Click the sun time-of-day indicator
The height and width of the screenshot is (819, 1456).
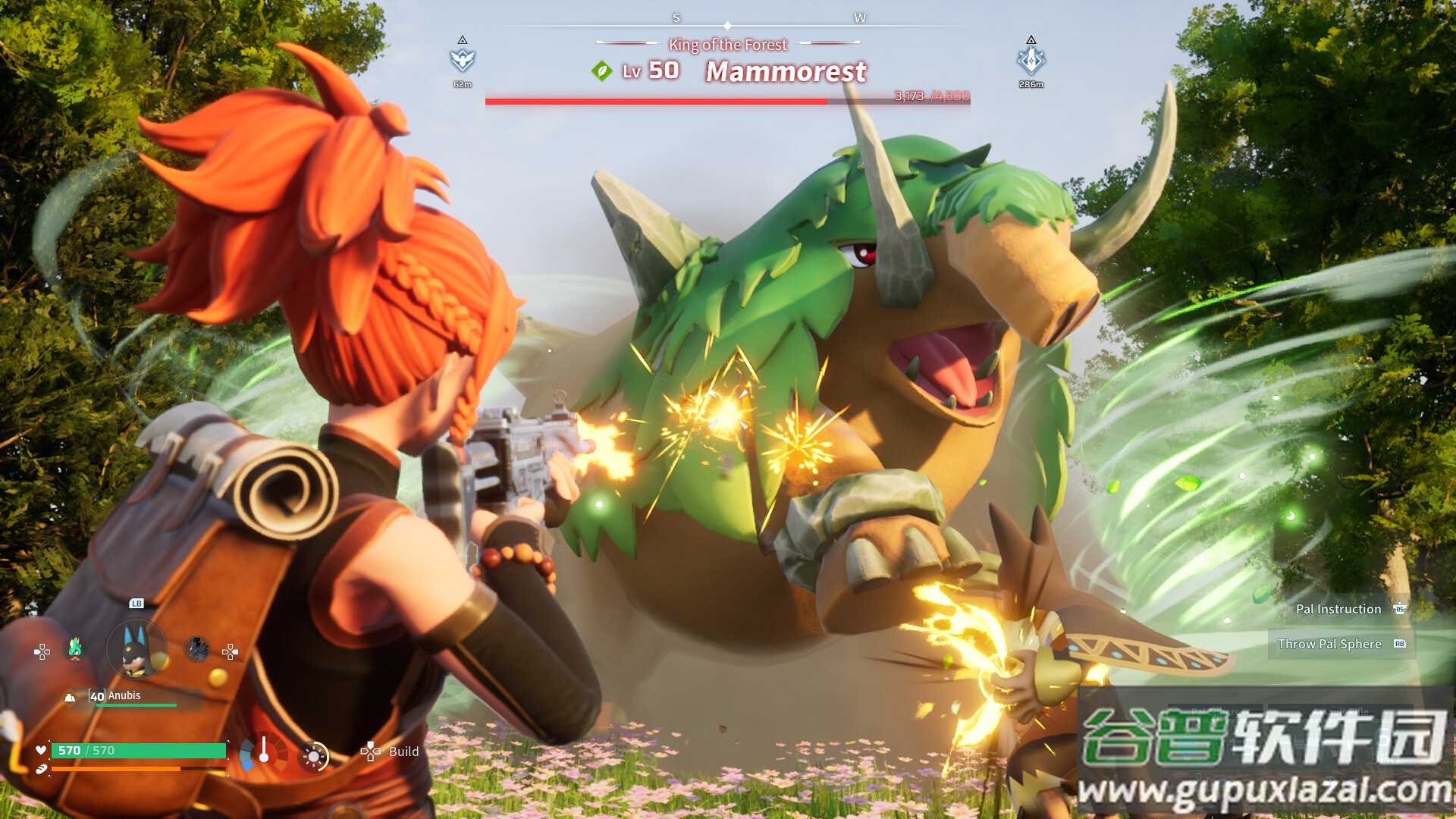coord(314,755)
